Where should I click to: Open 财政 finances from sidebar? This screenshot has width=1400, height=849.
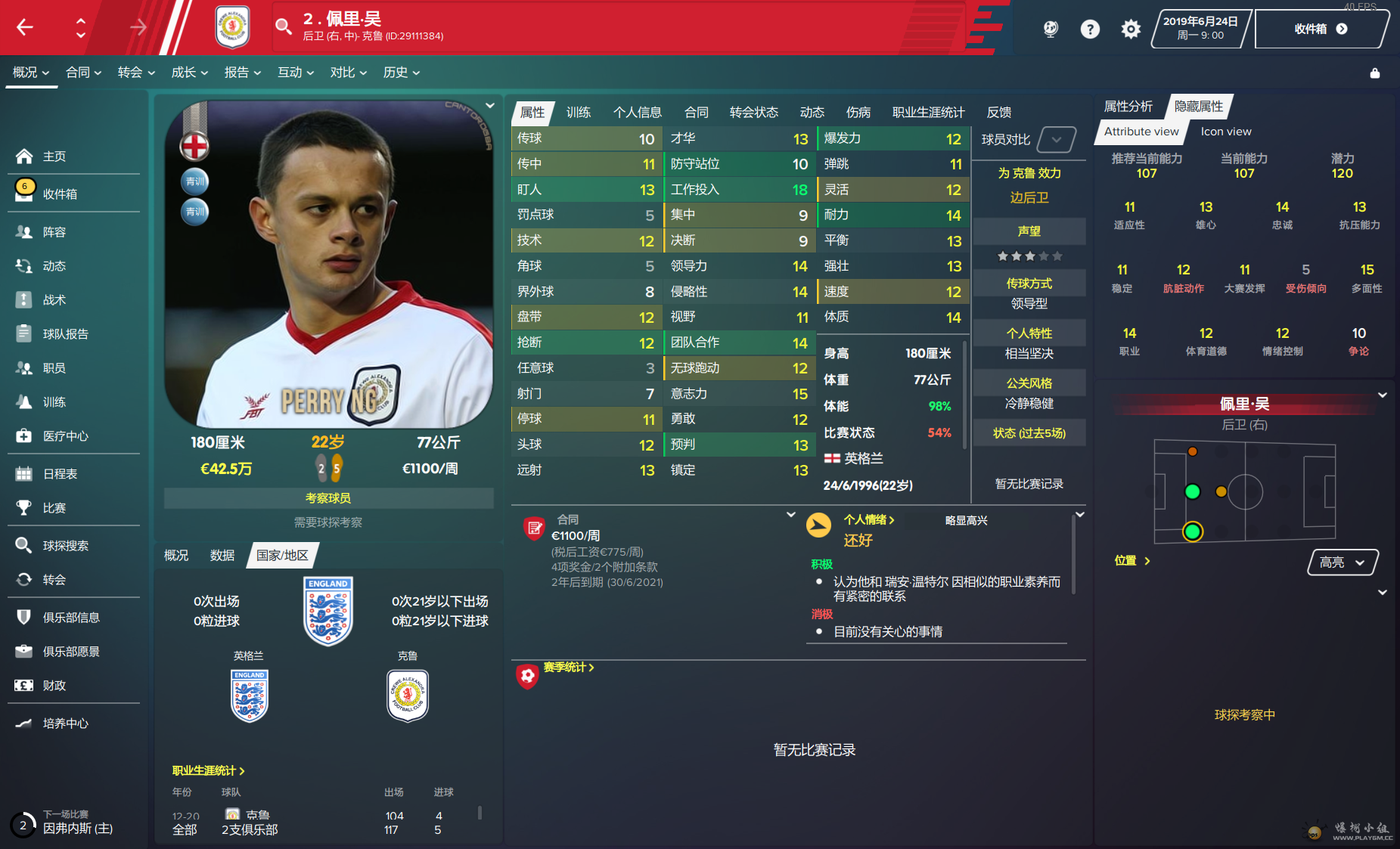(54, 686)
